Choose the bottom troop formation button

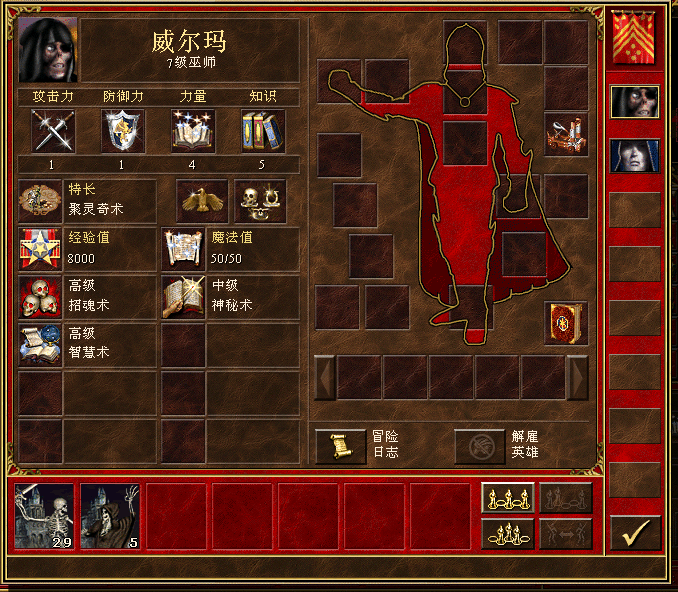(x=507, y=533)
